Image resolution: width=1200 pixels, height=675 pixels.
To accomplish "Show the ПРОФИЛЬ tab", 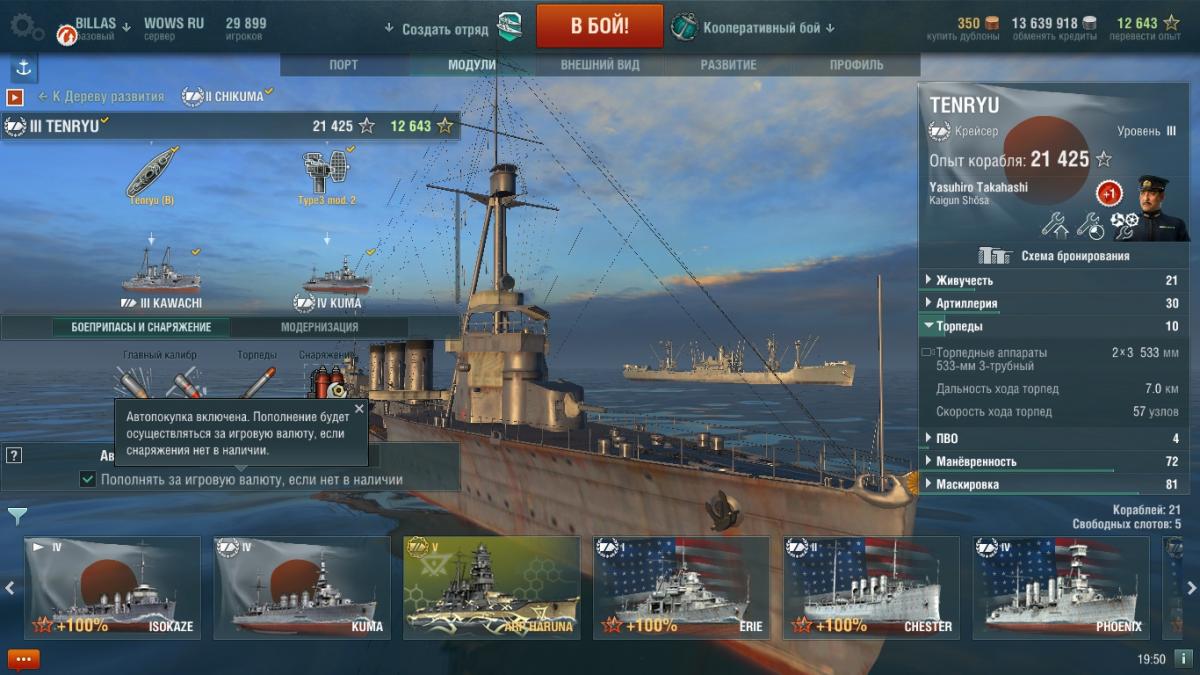I will [x=856, y=65].
